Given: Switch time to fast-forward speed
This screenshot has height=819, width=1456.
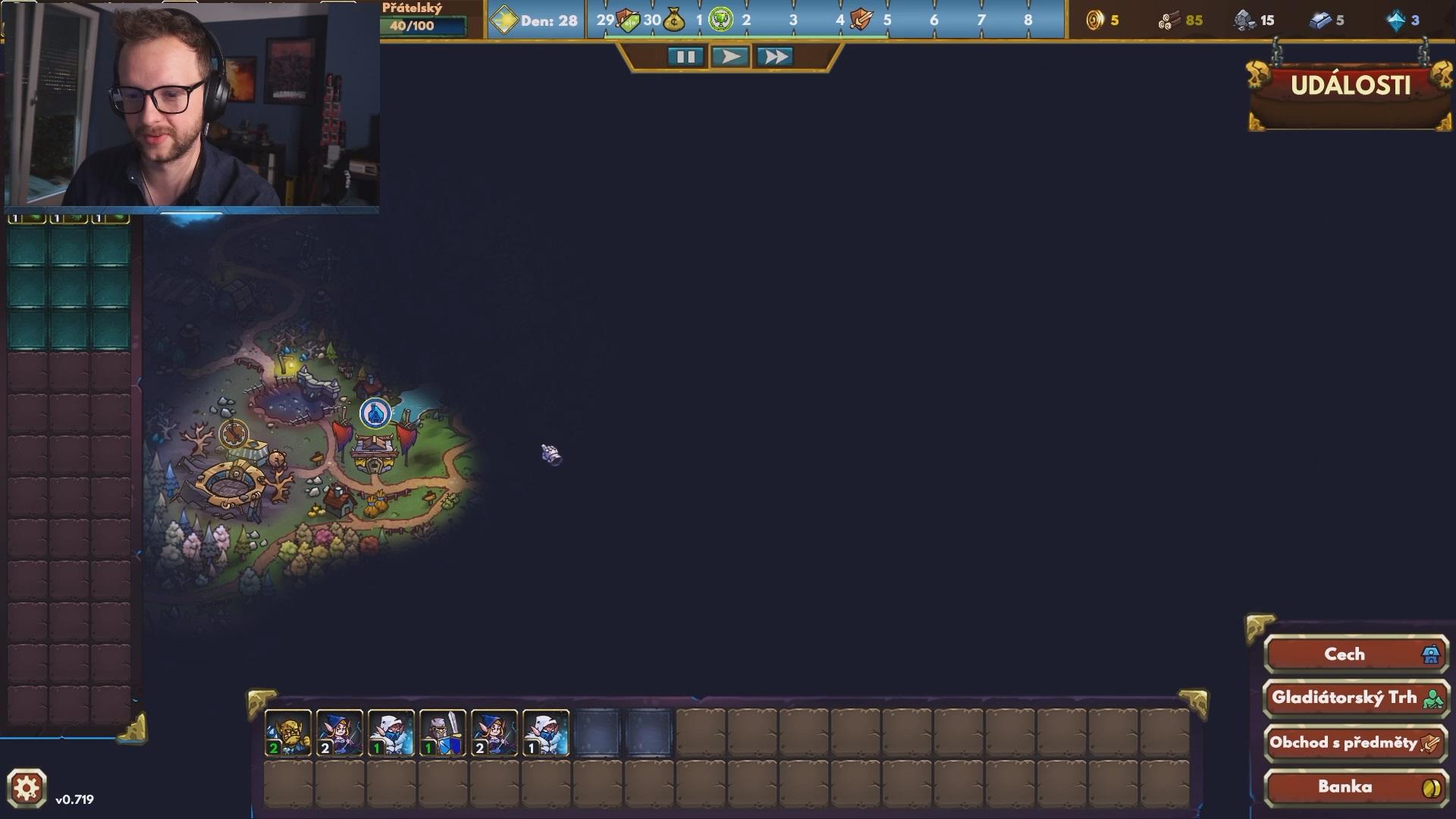Looking at the screenshot, I should [774, 57].
